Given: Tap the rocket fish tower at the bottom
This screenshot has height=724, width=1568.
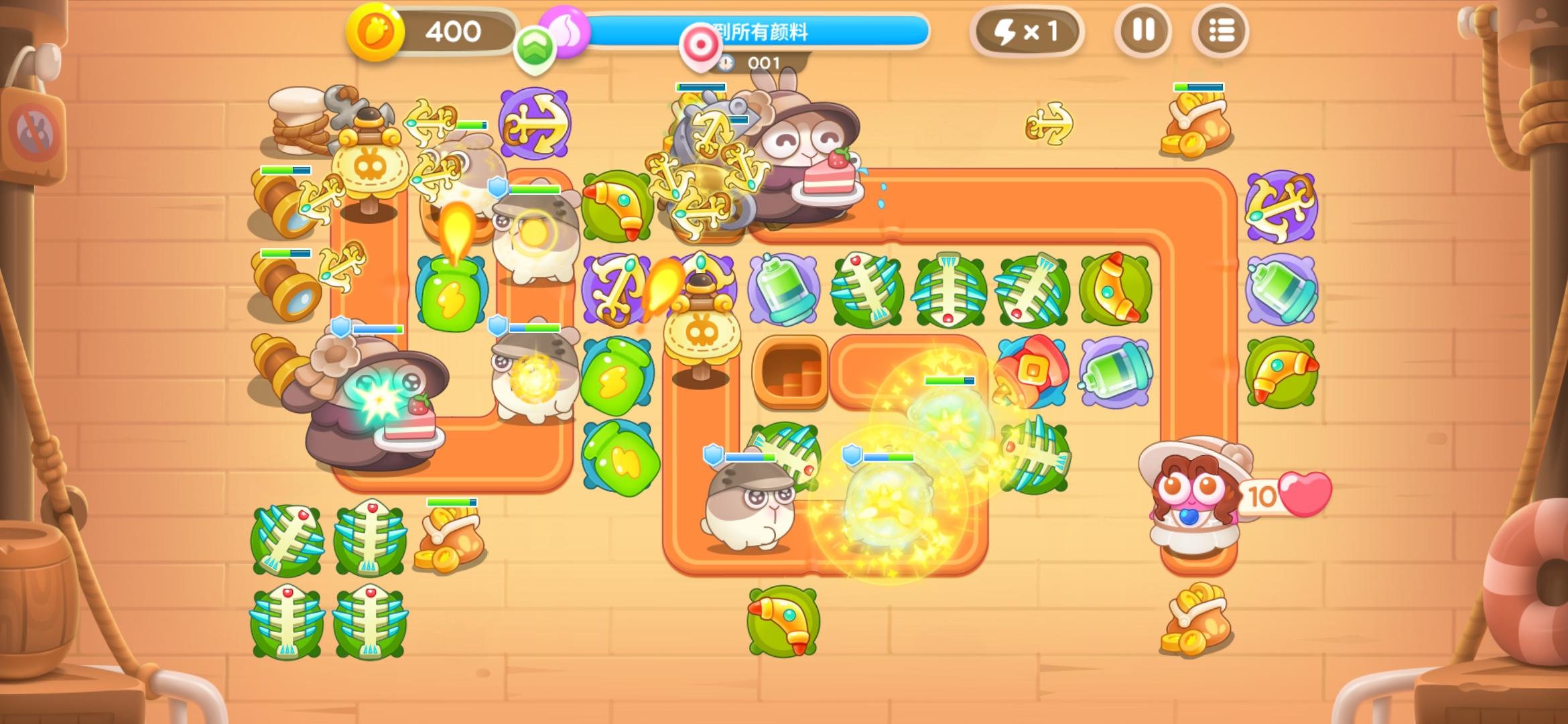Looking at the screenshot, I should [783, 620].
